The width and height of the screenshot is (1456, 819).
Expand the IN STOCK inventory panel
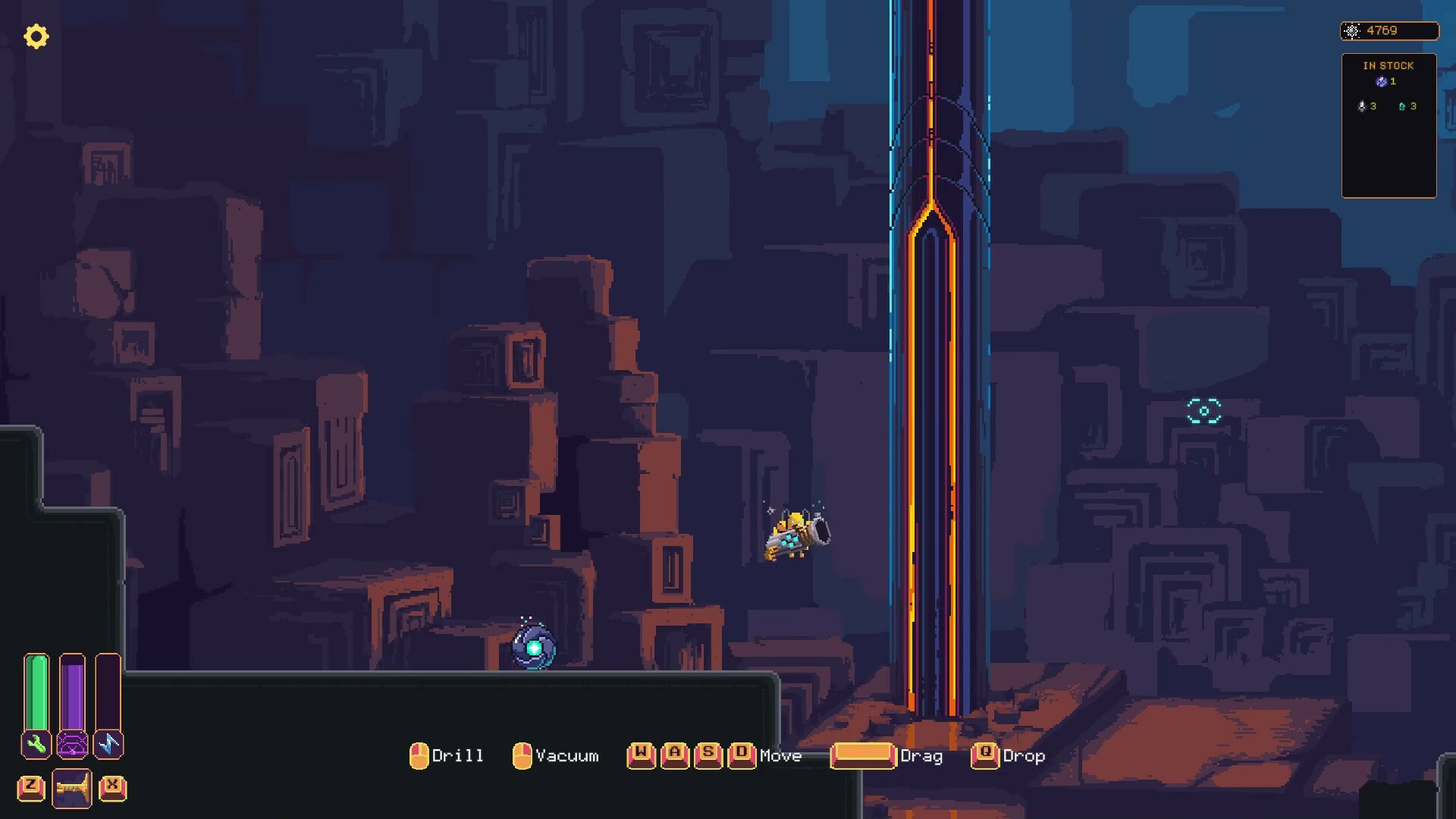pyautogui.click(x=1389, y=65)
